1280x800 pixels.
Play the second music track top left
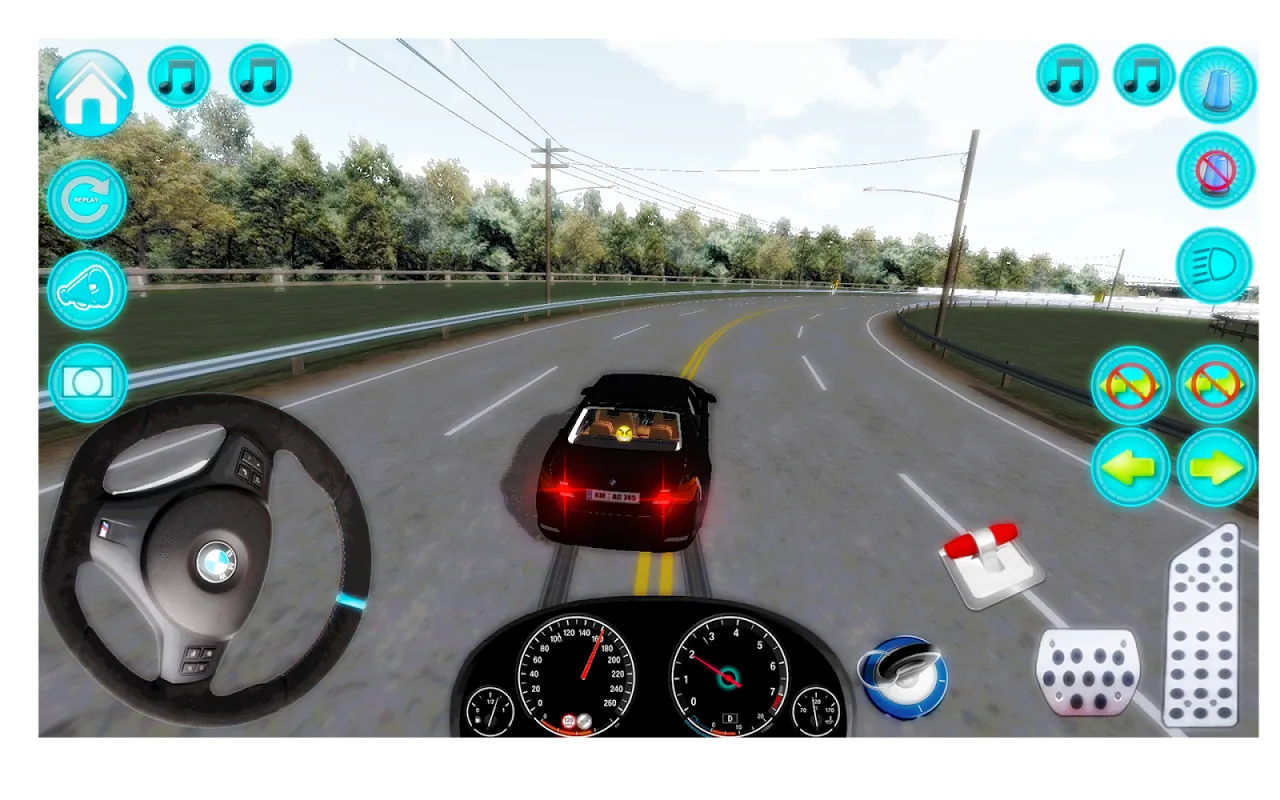tap(257, 75)
